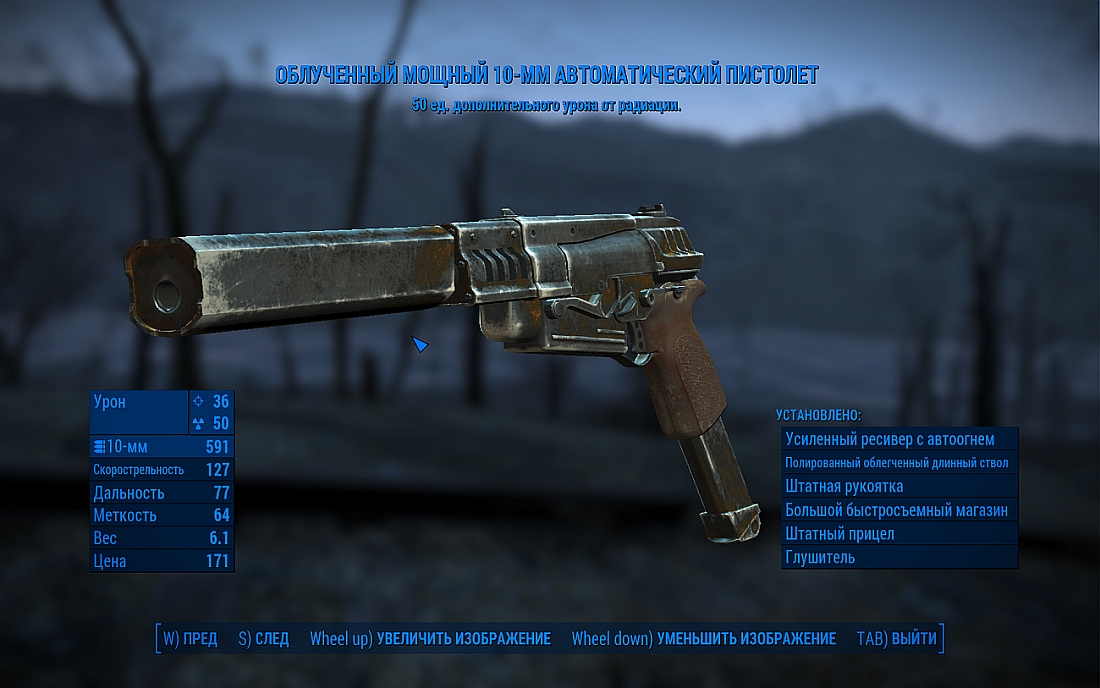
Task: Go to the next item with СЛЕД
Action: tap(263, 639)
